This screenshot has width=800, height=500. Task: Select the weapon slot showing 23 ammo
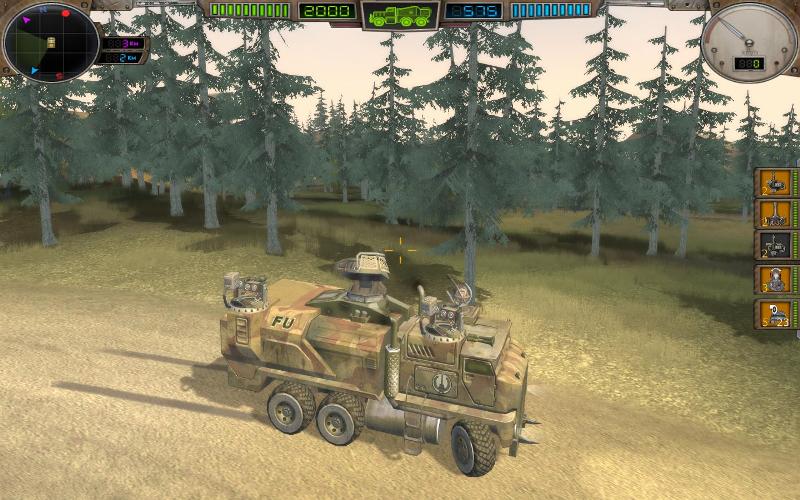pyautogui.click(x=775, y=314)
